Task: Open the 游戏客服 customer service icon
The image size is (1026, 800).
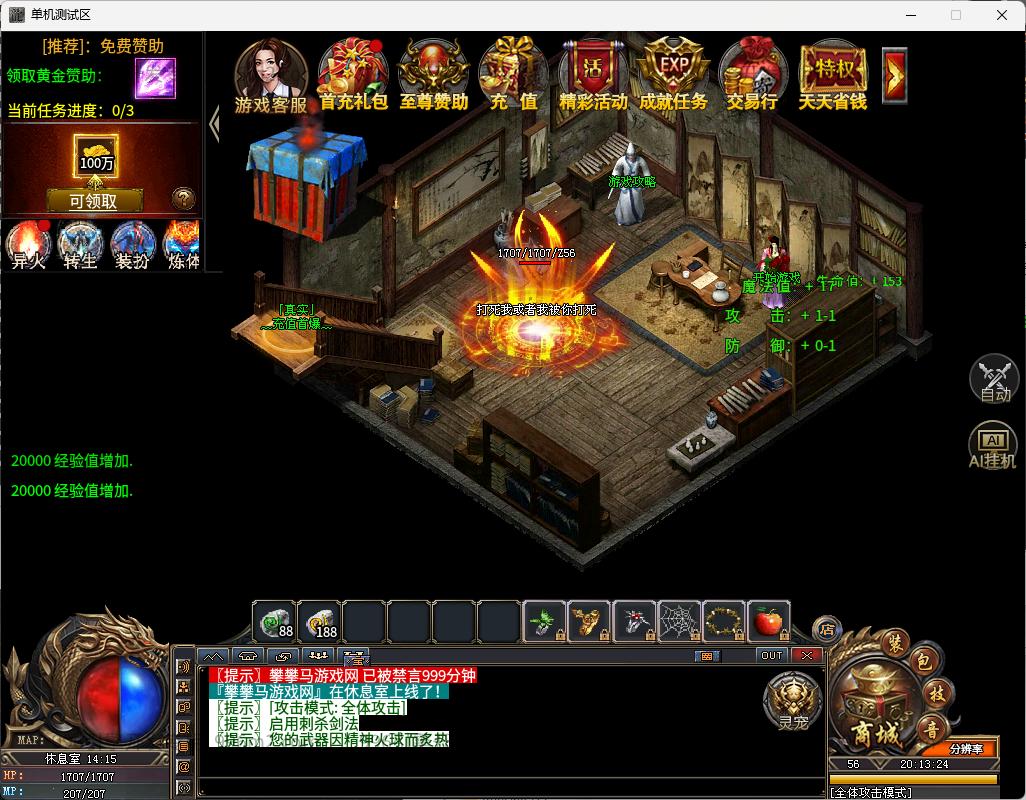Action: click(x=270, y=73)
